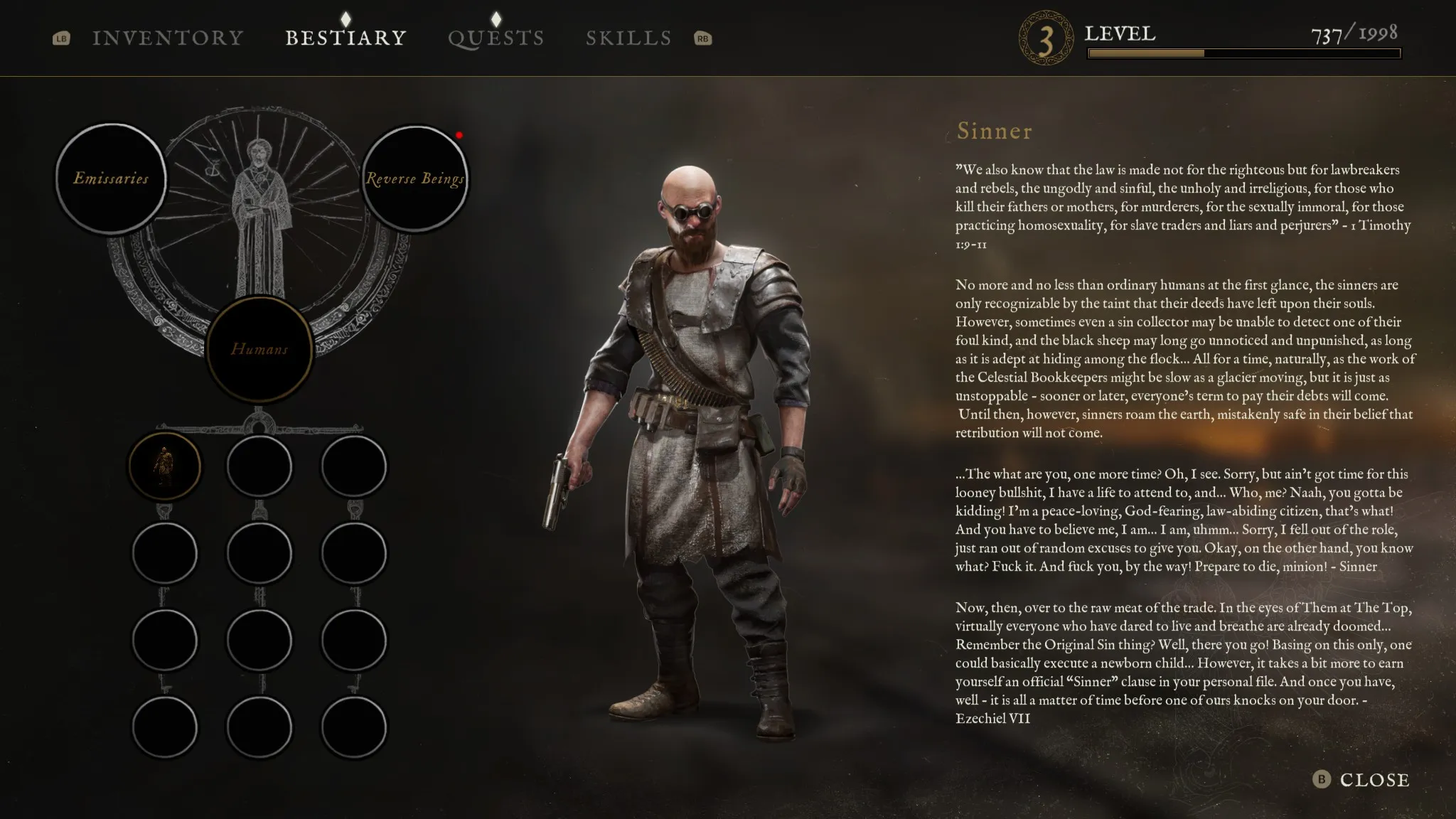The height and width of the screenshot is (819, 1456).
Task: Select the Emissaries bestiary category
Action: 111,178
